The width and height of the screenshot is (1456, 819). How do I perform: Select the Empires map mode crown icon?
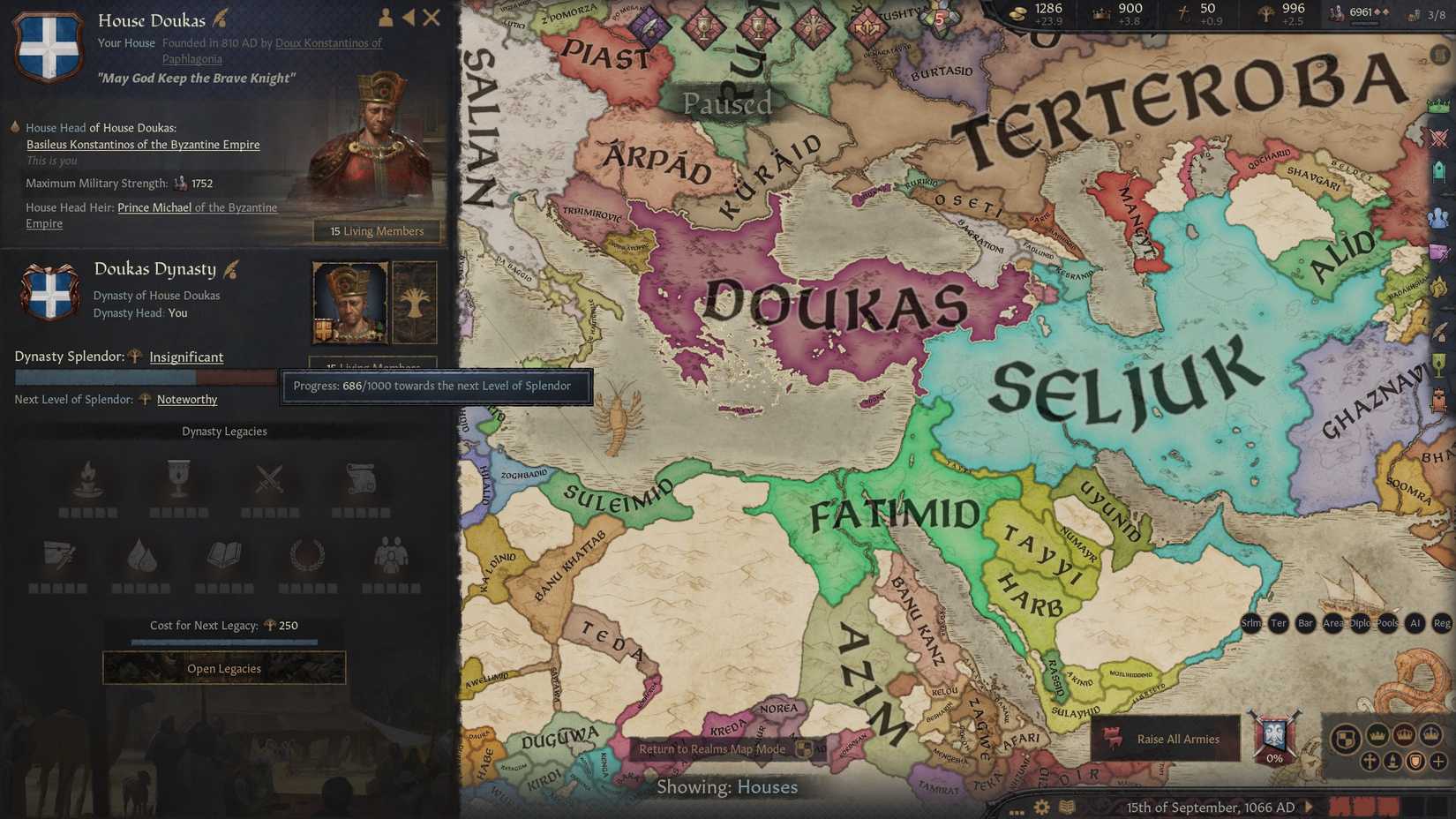tap(1404, 734)
